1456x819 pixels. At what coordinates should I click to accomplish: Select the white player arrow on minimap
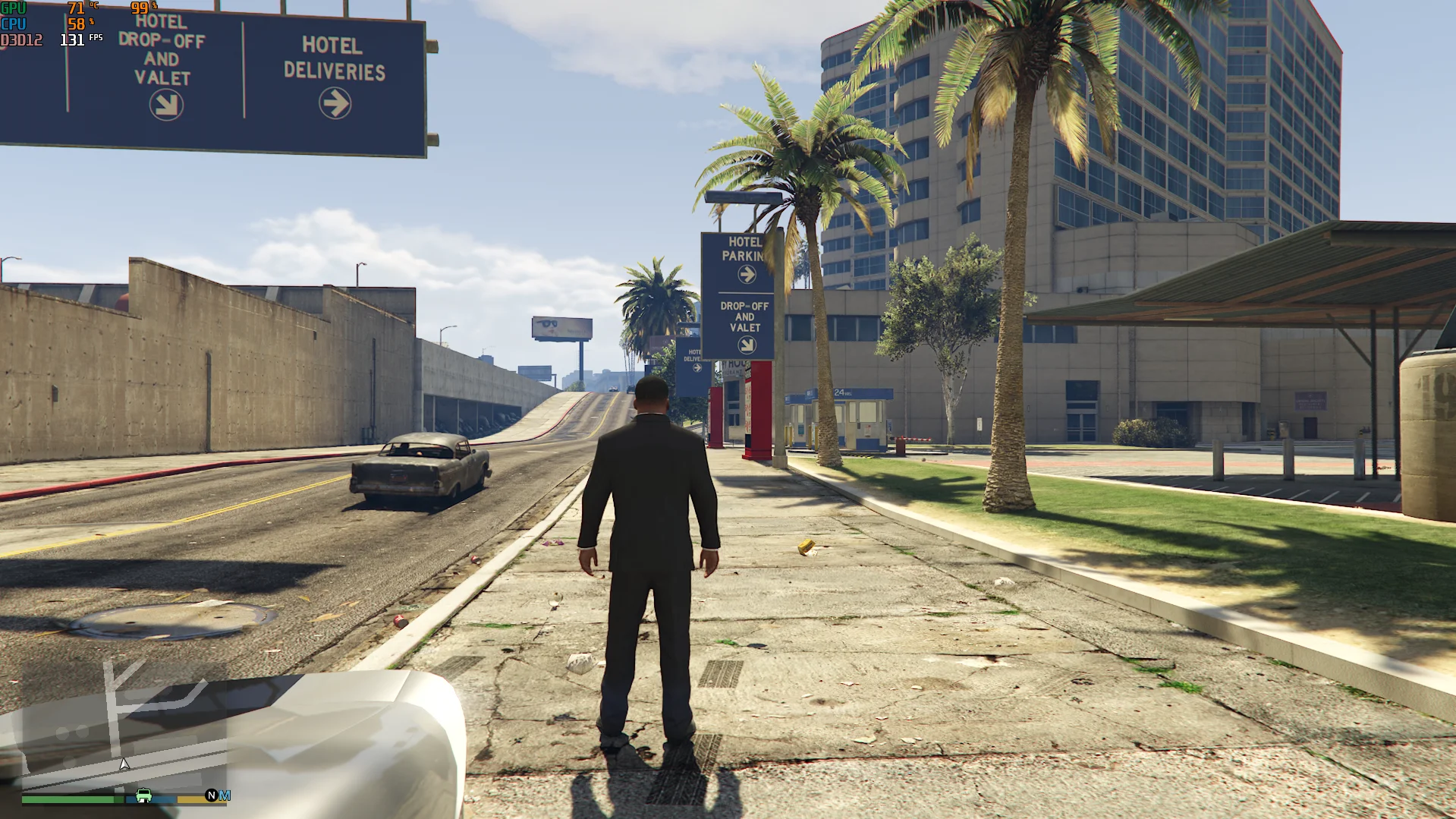tap(124, 764)
